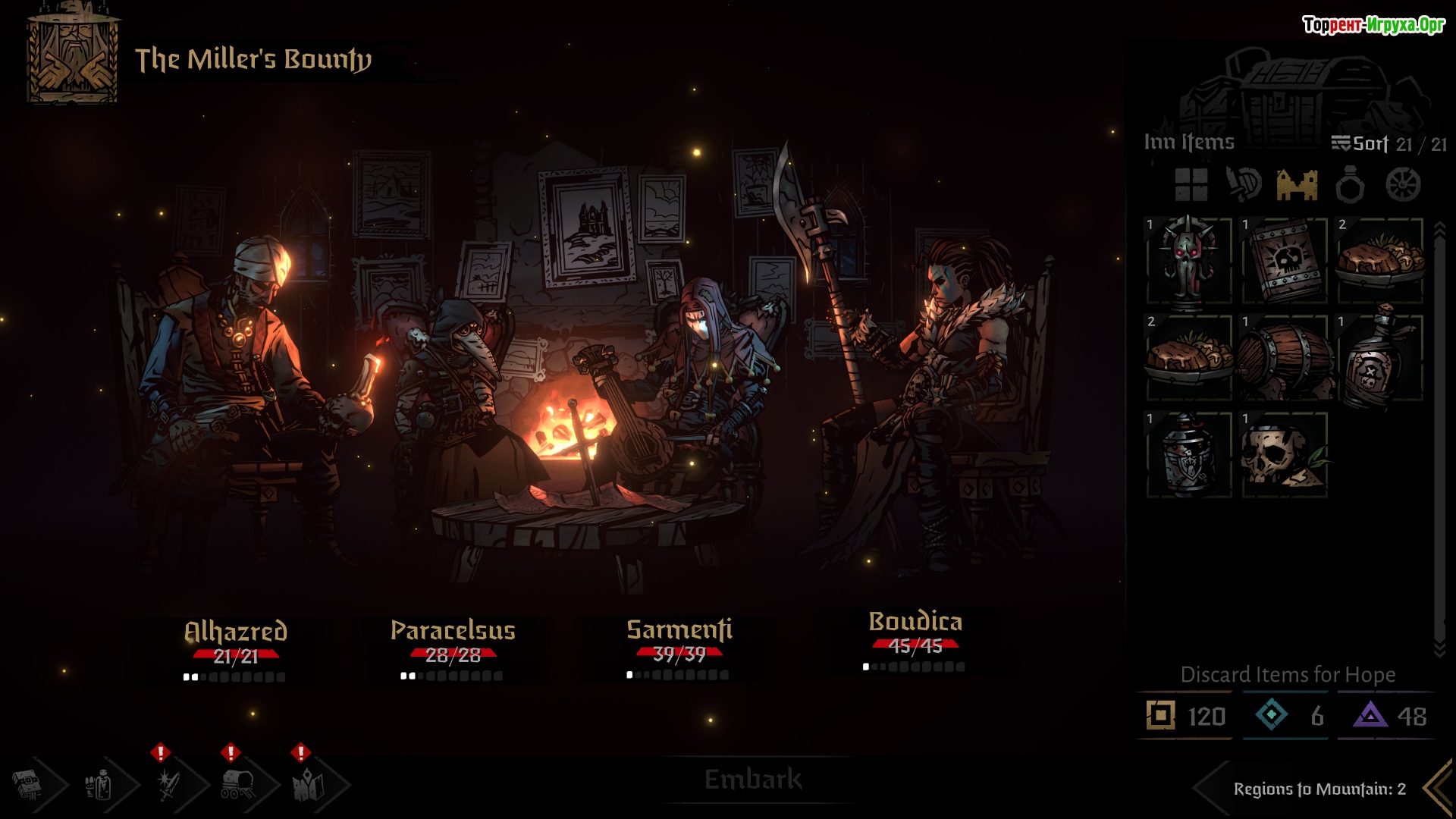Show all items with the grid filter

click(1191, 184)
